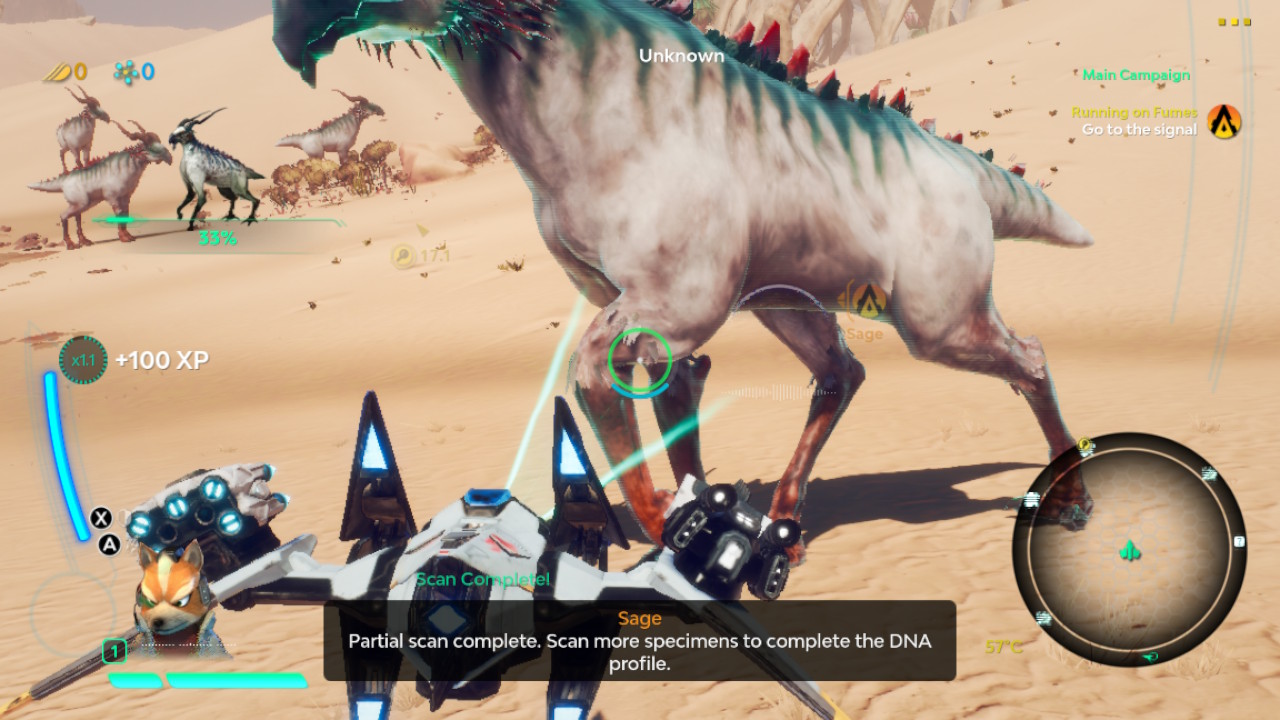Click the Main Campaign header
Image resolution: width=1280 pixels, height=720 pixels.
[1135, 75]
